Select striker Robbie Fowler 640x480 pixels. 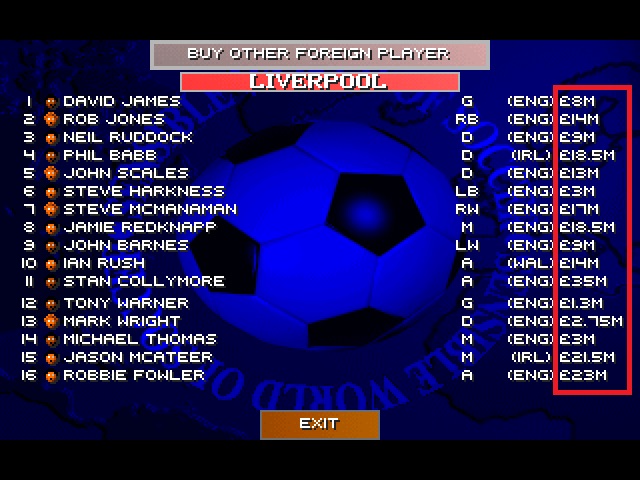coord(133,375)
